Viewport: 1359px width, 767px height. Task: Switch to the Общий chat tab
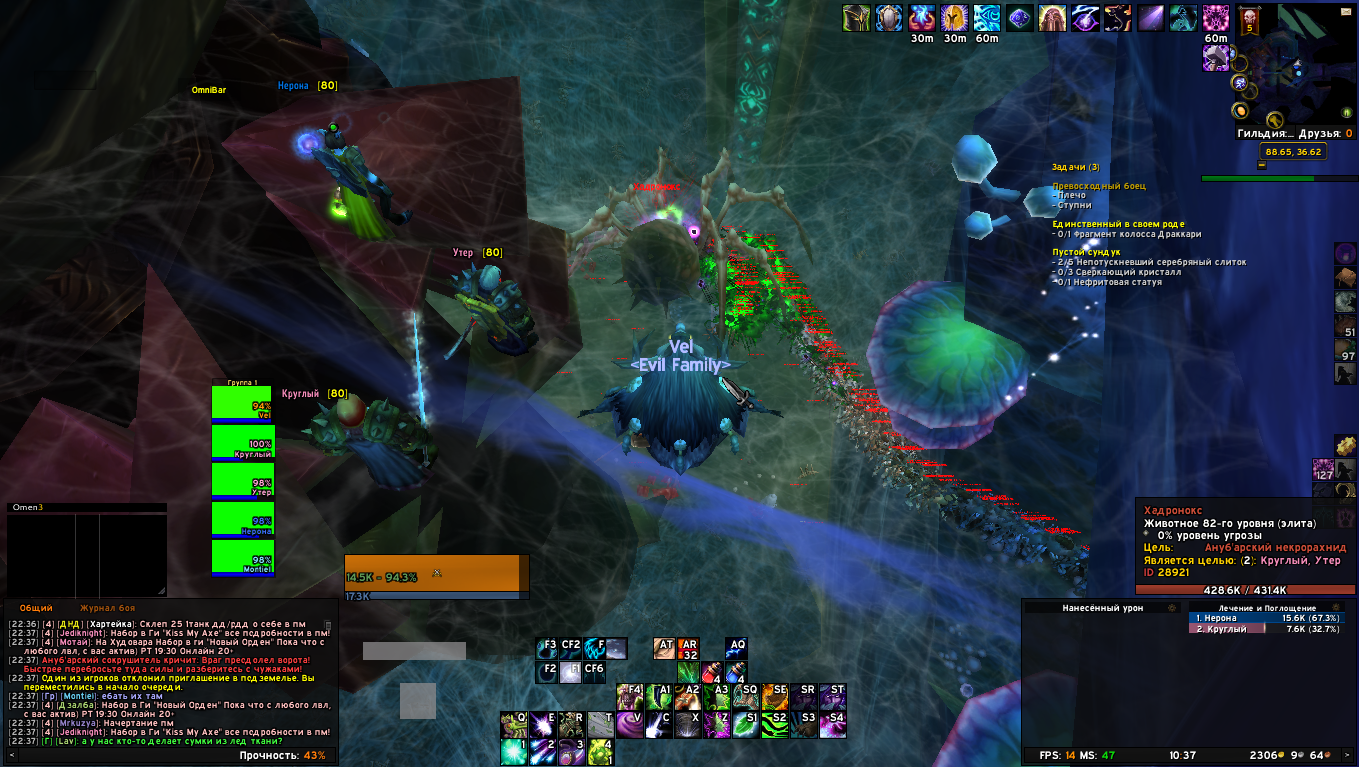point(36,608)
